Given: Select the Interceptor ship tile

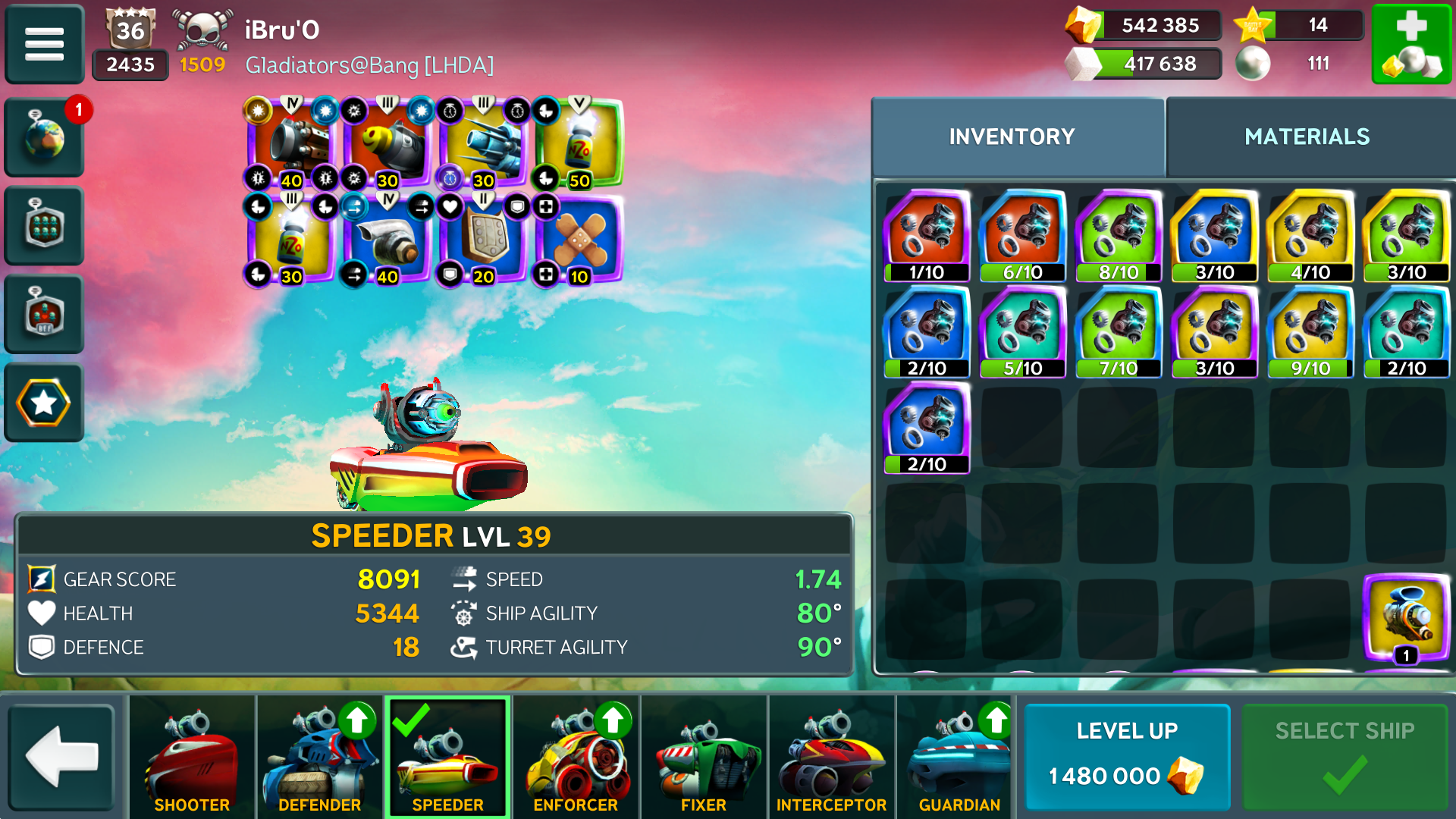Looking at the screenshot, I should 831,757.
